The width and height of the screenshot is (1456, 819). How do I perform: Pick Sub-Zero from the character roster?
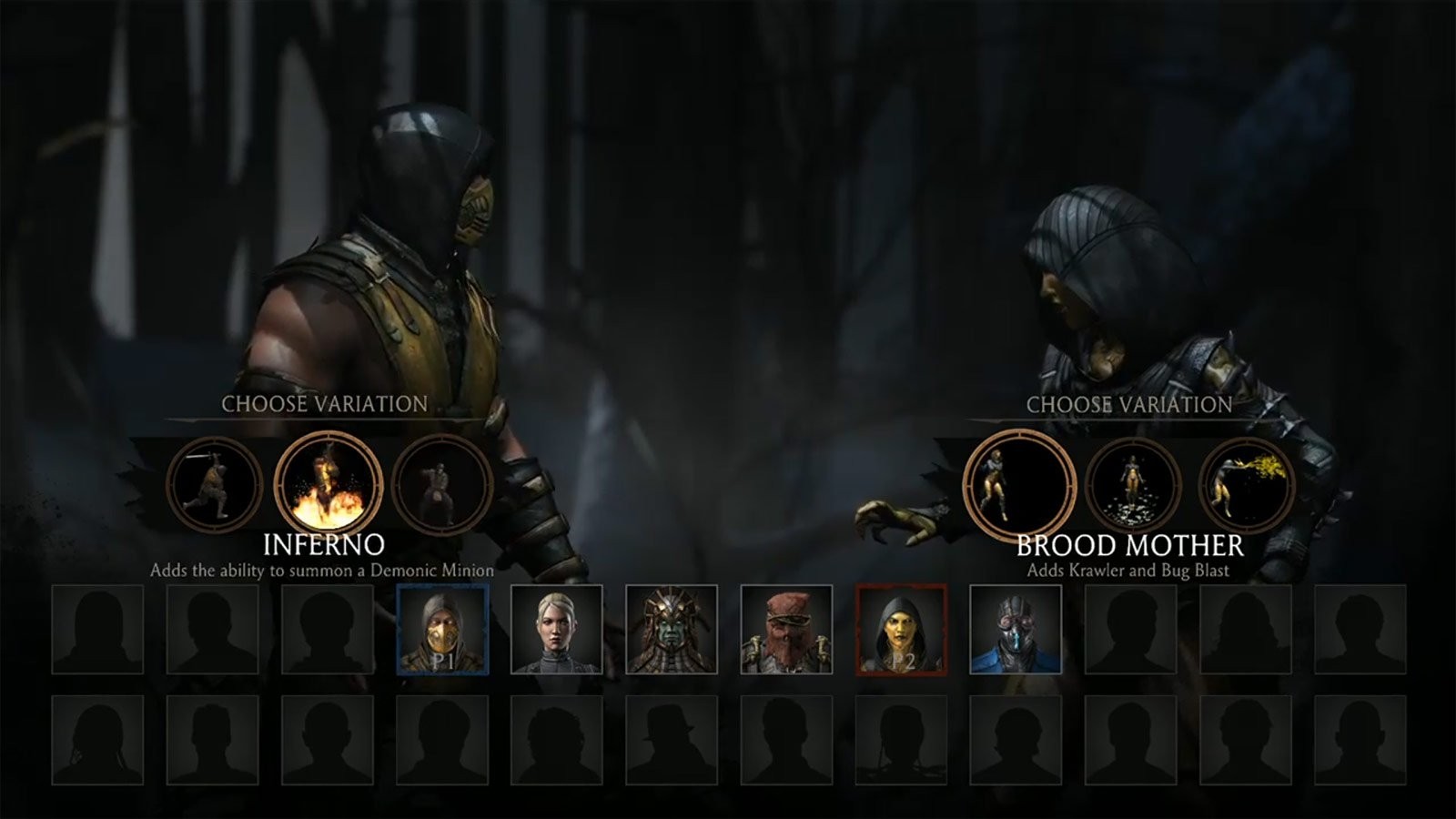1017,632
